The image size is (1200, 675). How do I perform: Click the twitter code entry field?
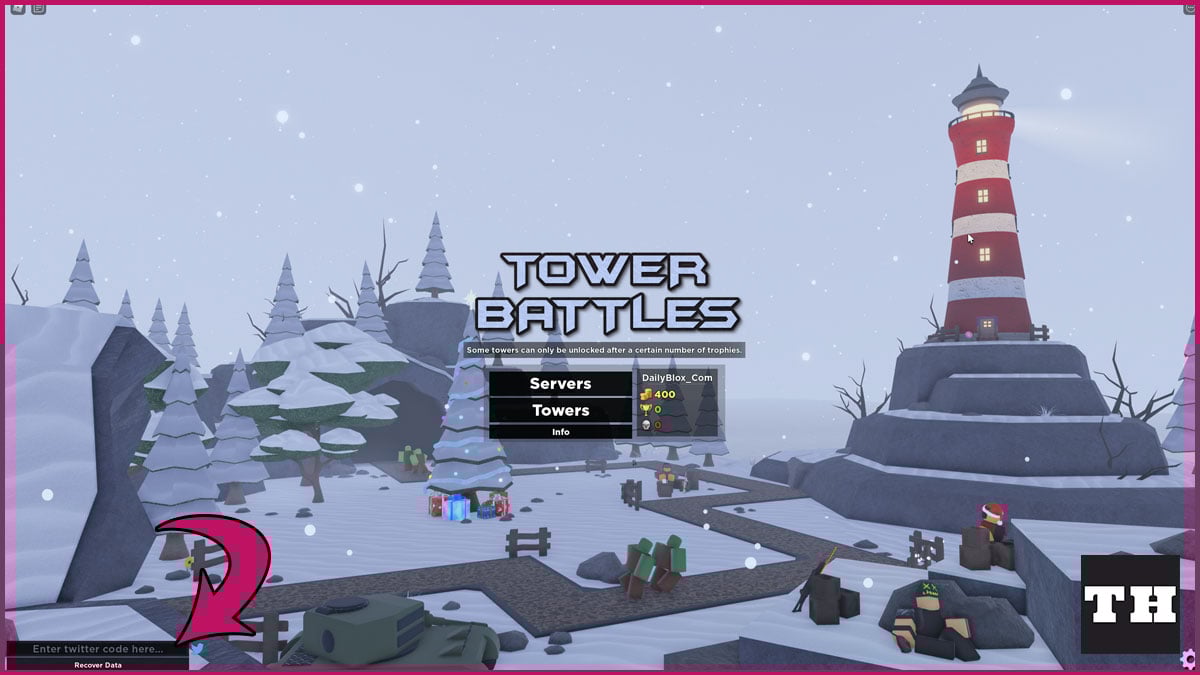(97, 649)
